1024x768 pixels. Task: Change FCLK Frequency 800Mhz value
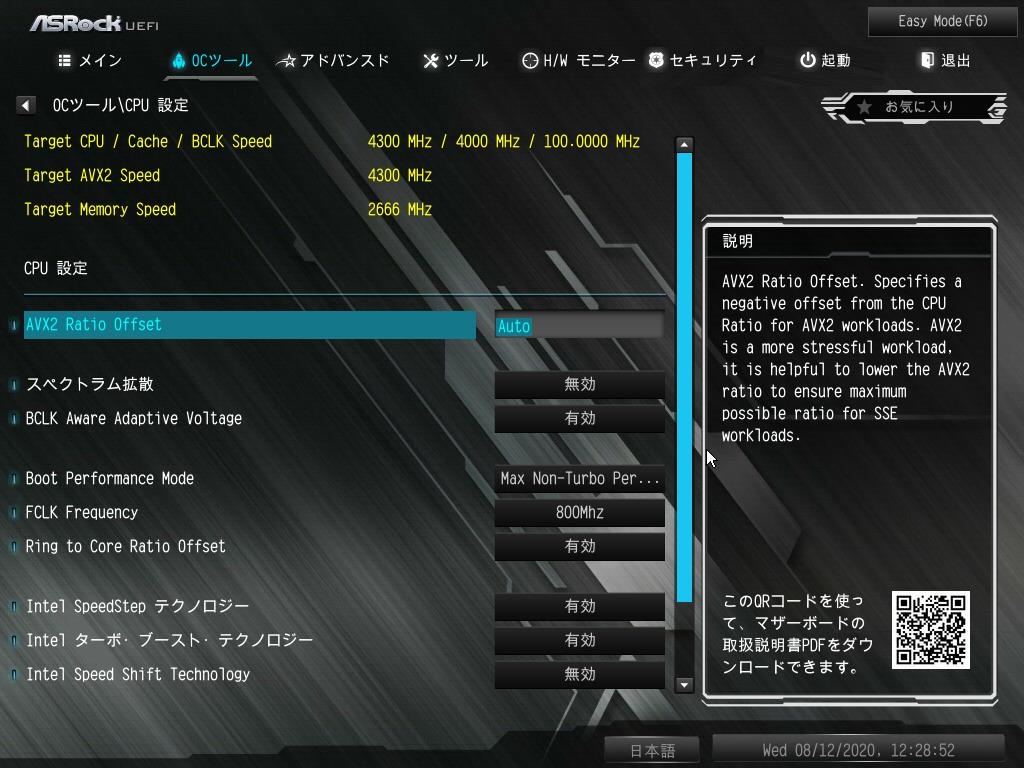tap(579, 513)
